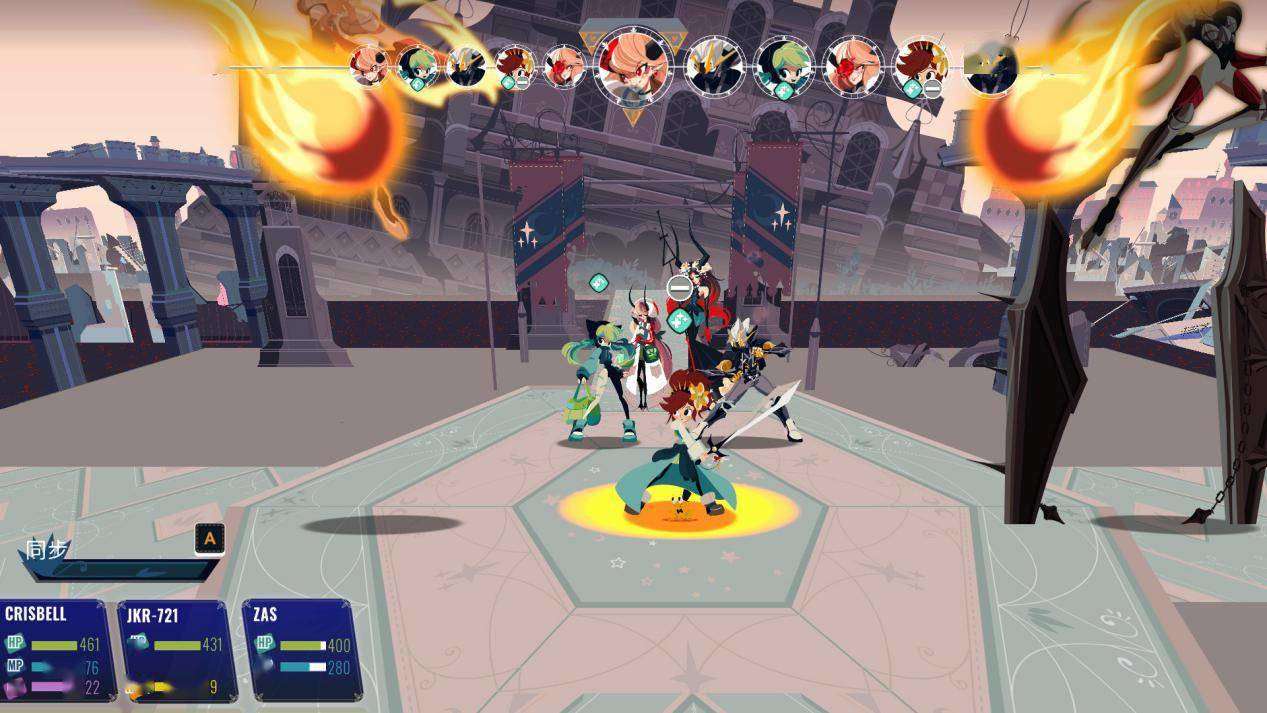The width and height of the screenshot is (1267, 713).
Task: Click the first portrait in the turn order
Action: tap(370, 66)
